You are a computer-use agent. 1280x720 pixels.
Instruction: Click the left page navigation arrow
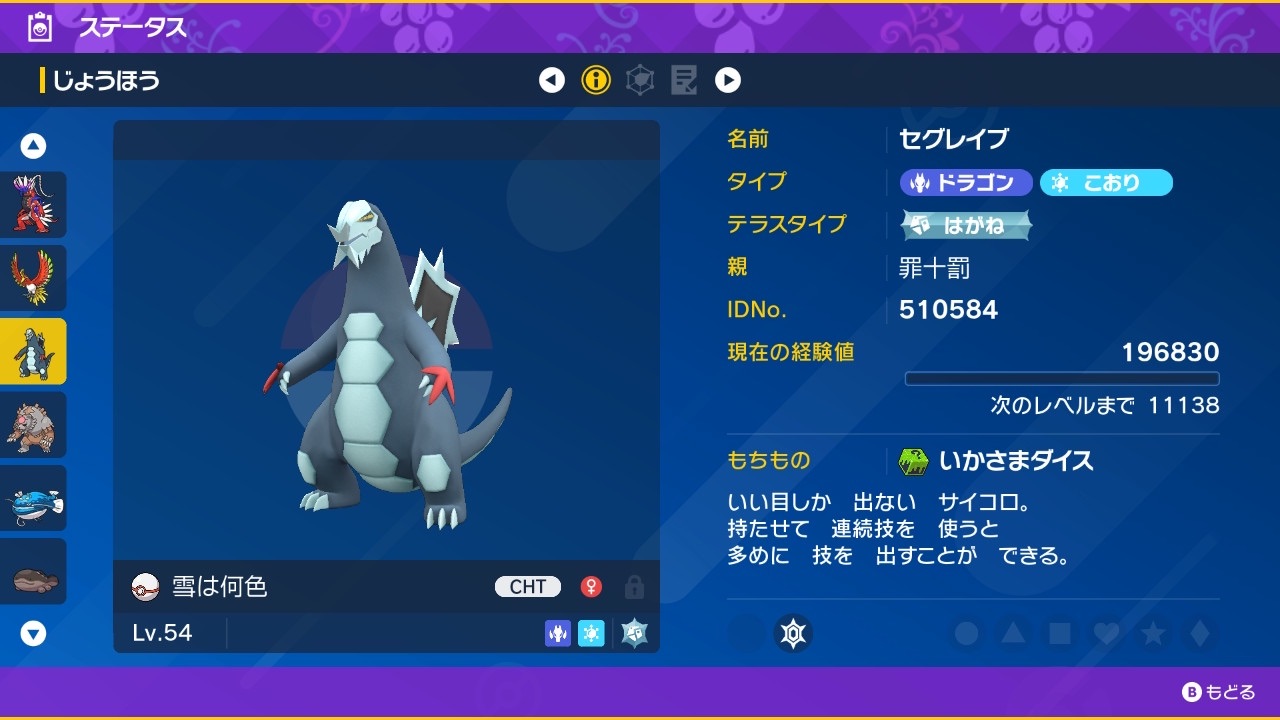click(552, 80)
